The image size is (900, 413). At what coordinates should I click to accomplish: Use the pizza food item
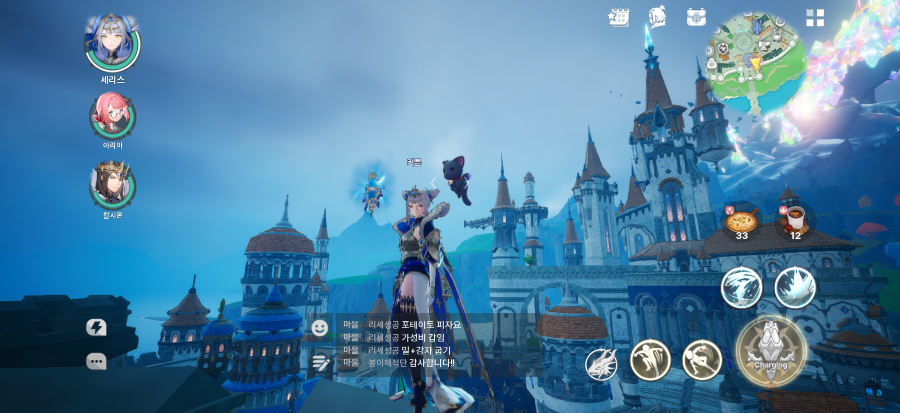742,221
